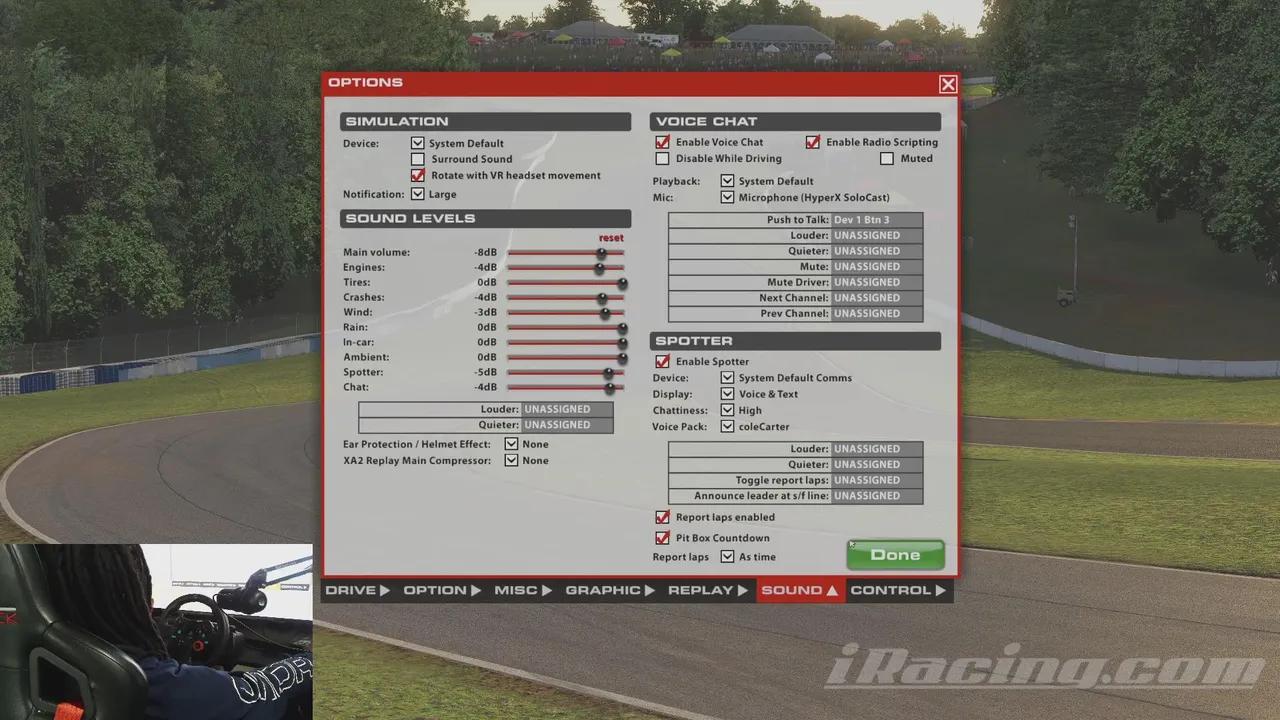Reset sound levels with the reset link
This screenshot has width=1280, height=720.
610,238
